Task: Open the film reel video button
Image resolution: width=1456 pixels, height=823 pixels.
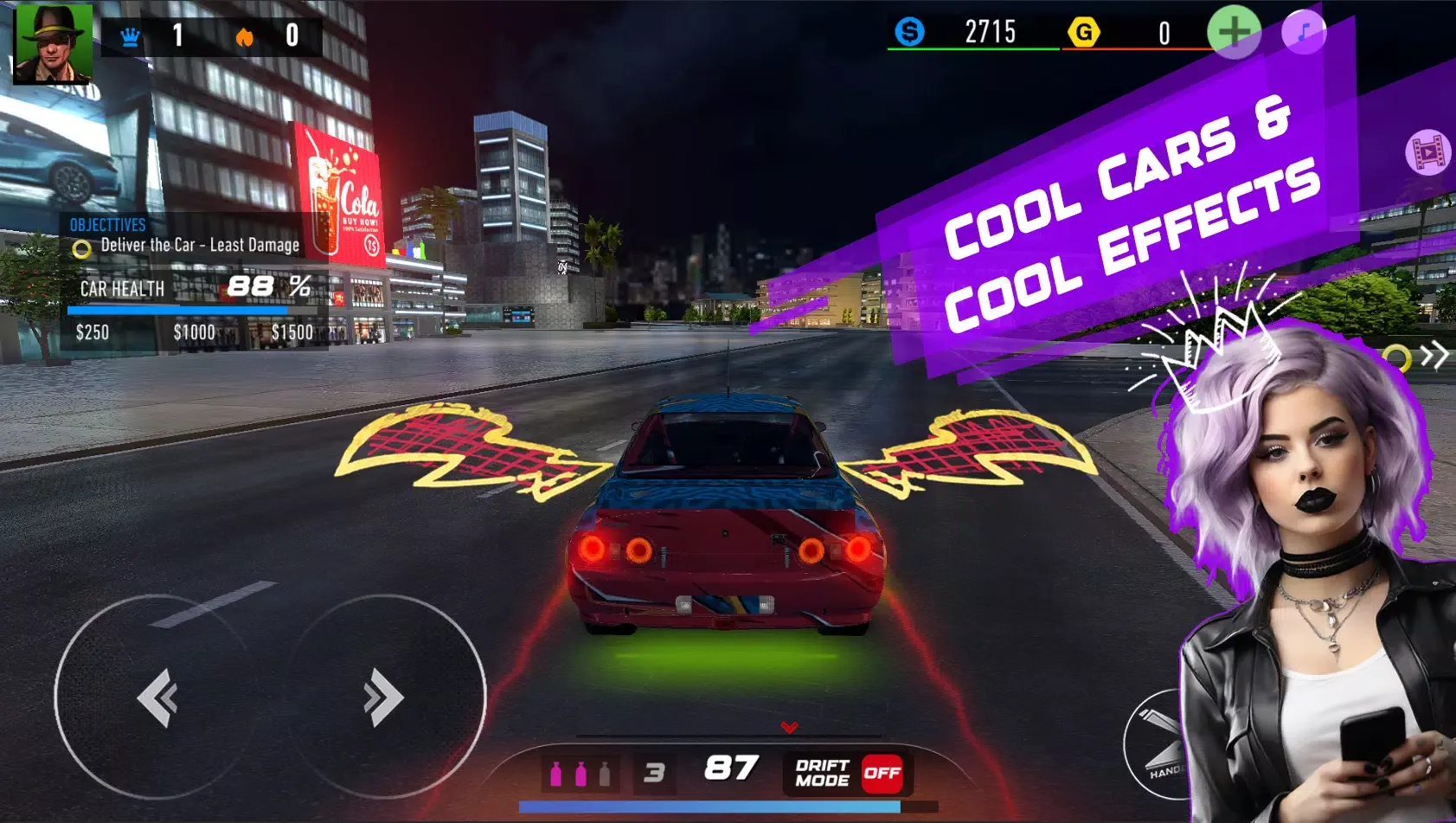Action: tap(1427, 153)
